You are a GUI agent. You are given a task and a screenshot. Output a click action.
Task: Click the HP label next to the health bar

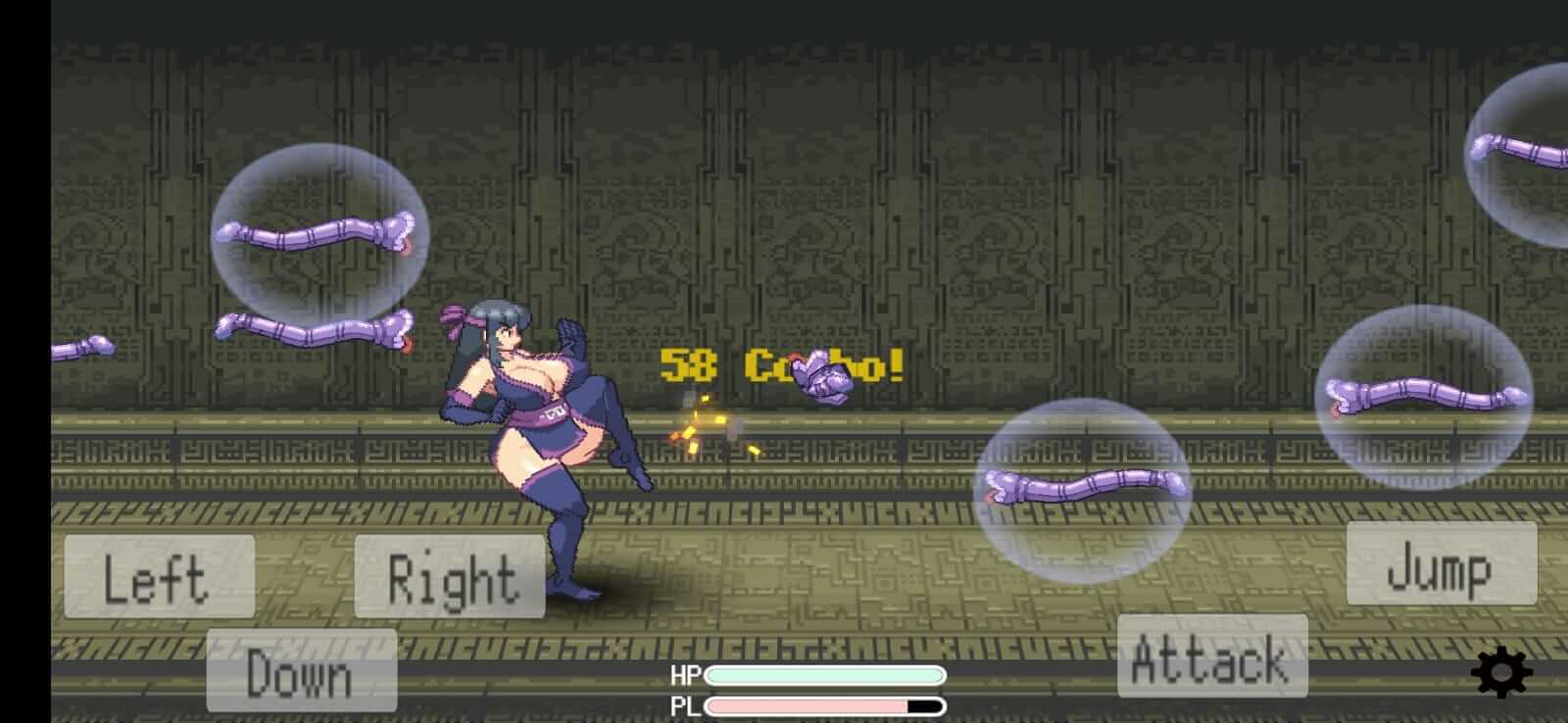pos(689,674)
